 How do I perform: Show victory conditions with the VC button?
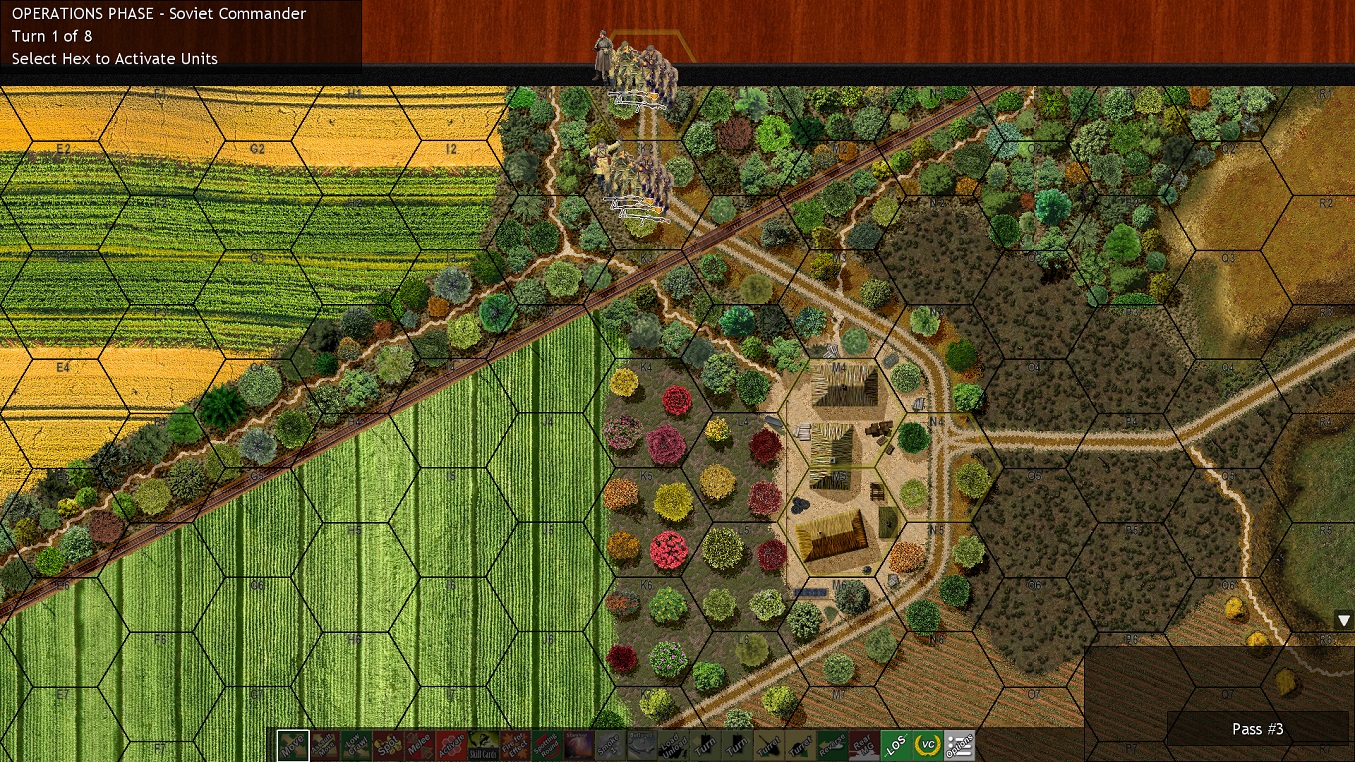[x=927, y=745]
